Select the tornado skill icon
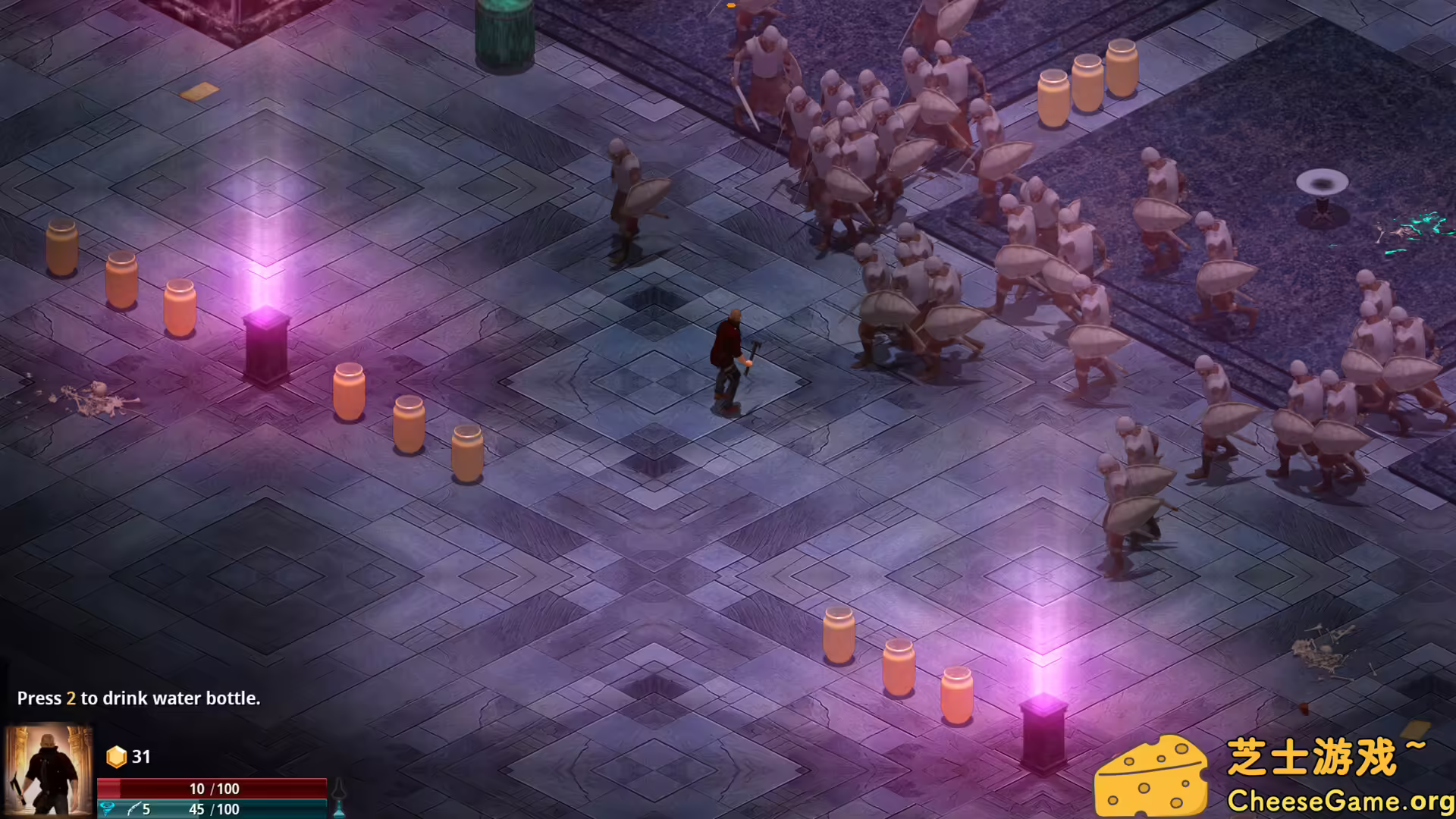The height and width of the screenshot is (819, 1456). coord(108,809)
